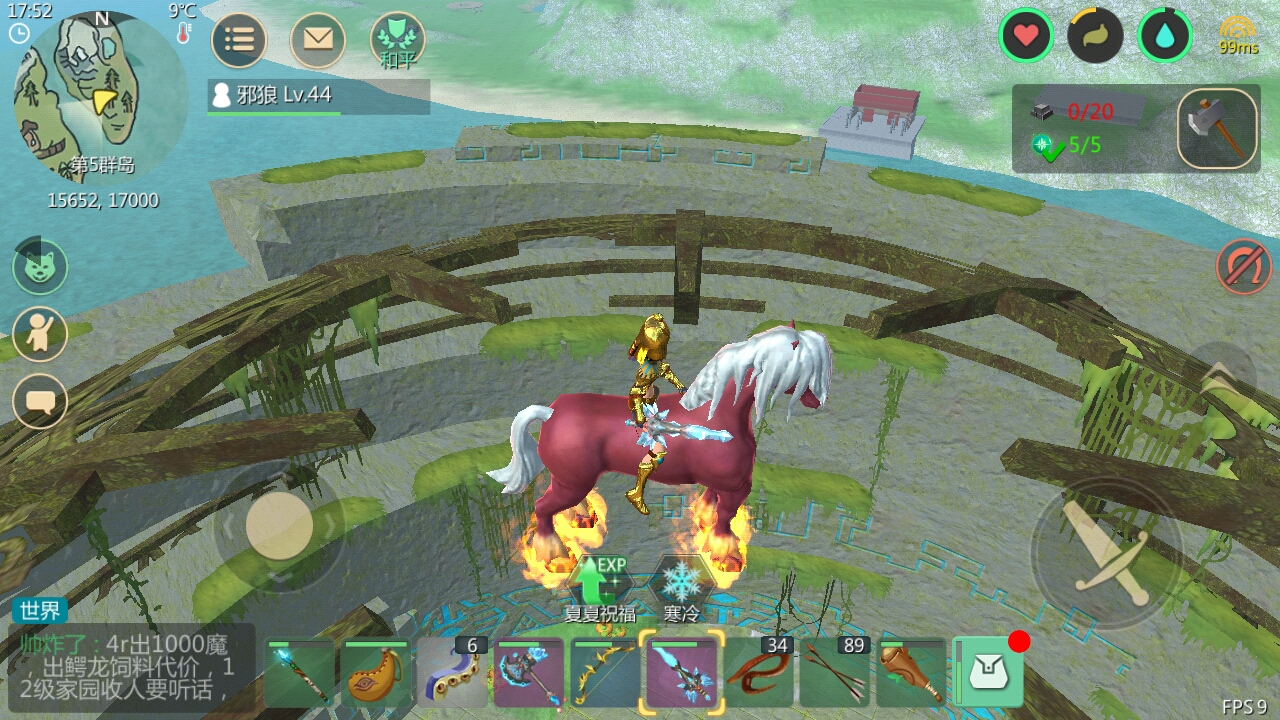1280x720 pixels.
Task: Select the orange water flask slot
Action: click(376, 674)
